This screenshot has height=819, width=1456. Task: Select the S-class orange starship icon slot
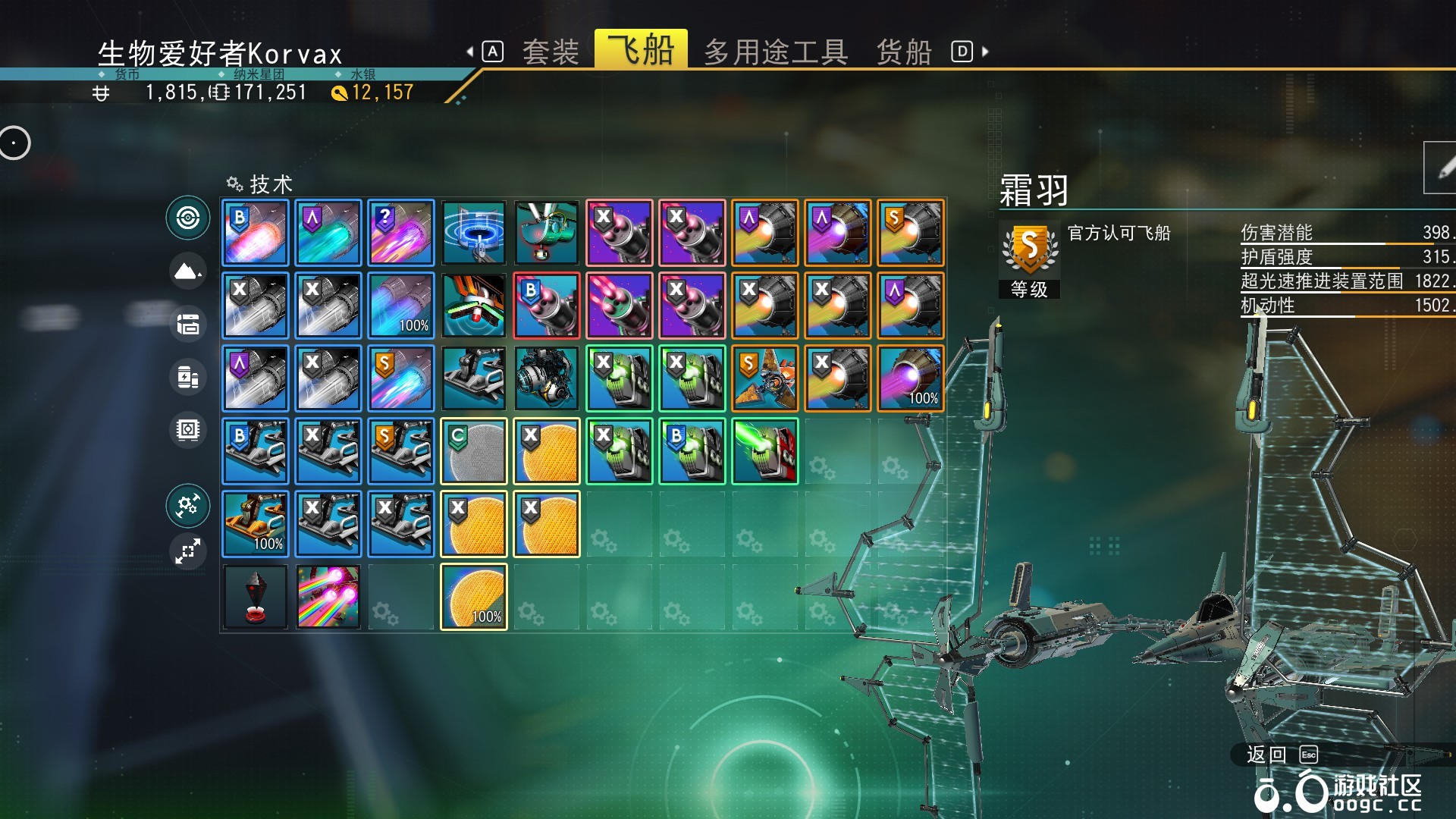(x=765, y=378)
